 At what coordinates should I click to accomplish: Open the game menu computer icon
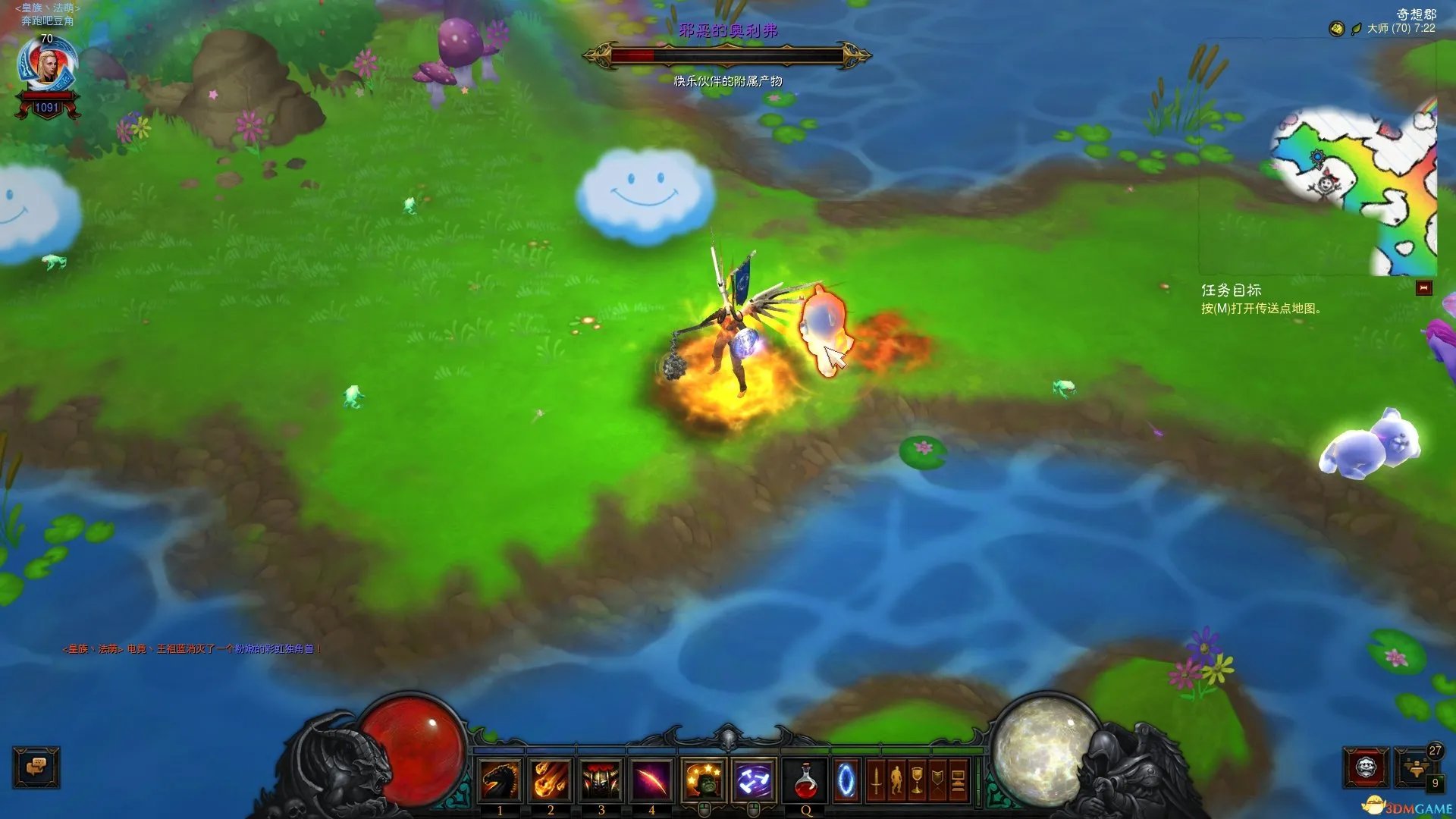click(x=958, y=780)
